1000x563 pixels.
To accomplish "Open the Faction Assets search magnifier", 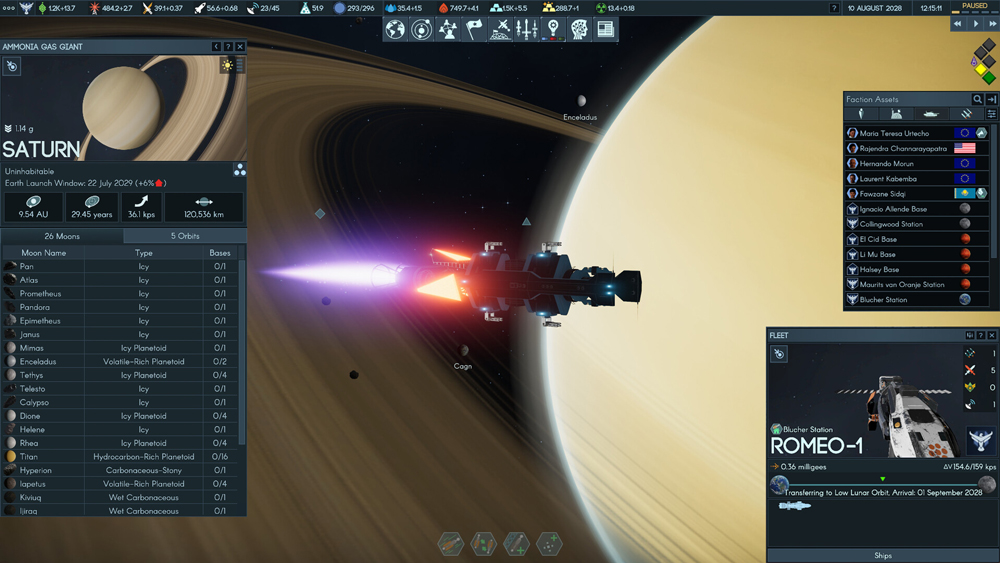I will pyautogui.click(x=977, y=100).
